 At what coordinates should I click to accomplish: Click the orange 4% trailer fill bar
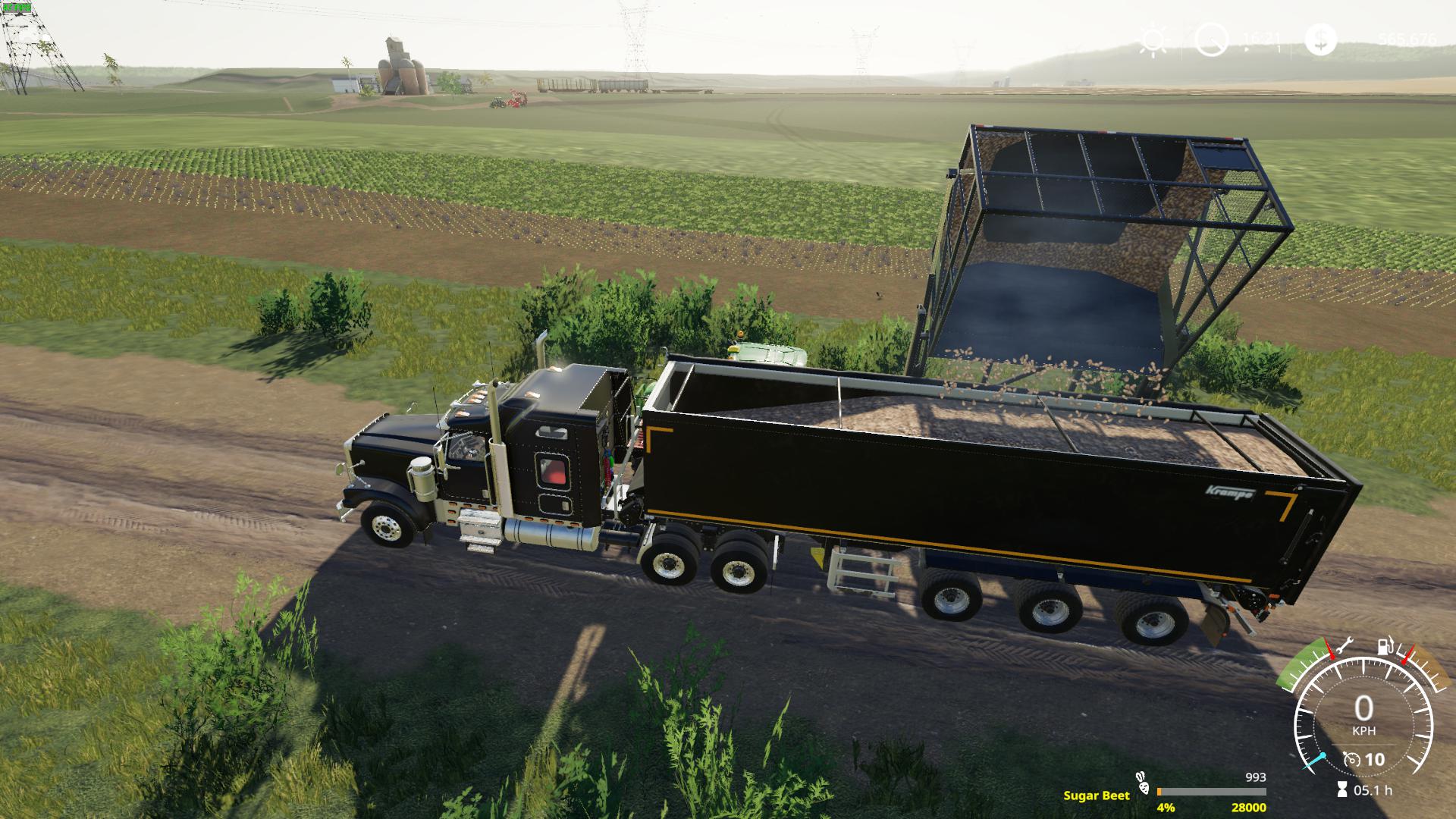coord(1159,791)
